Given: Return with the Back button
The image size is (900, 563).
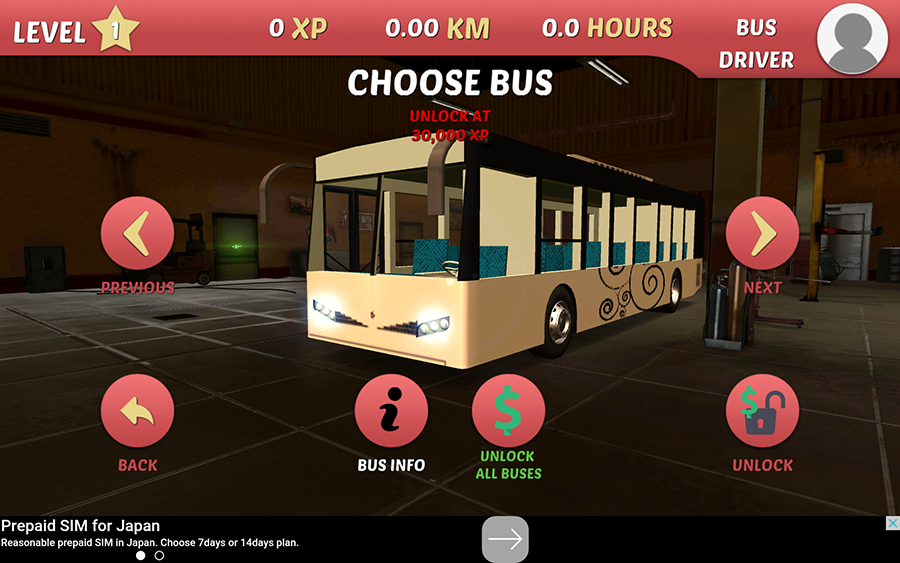Looking at the screenshot, I should (x=138, y=411).
